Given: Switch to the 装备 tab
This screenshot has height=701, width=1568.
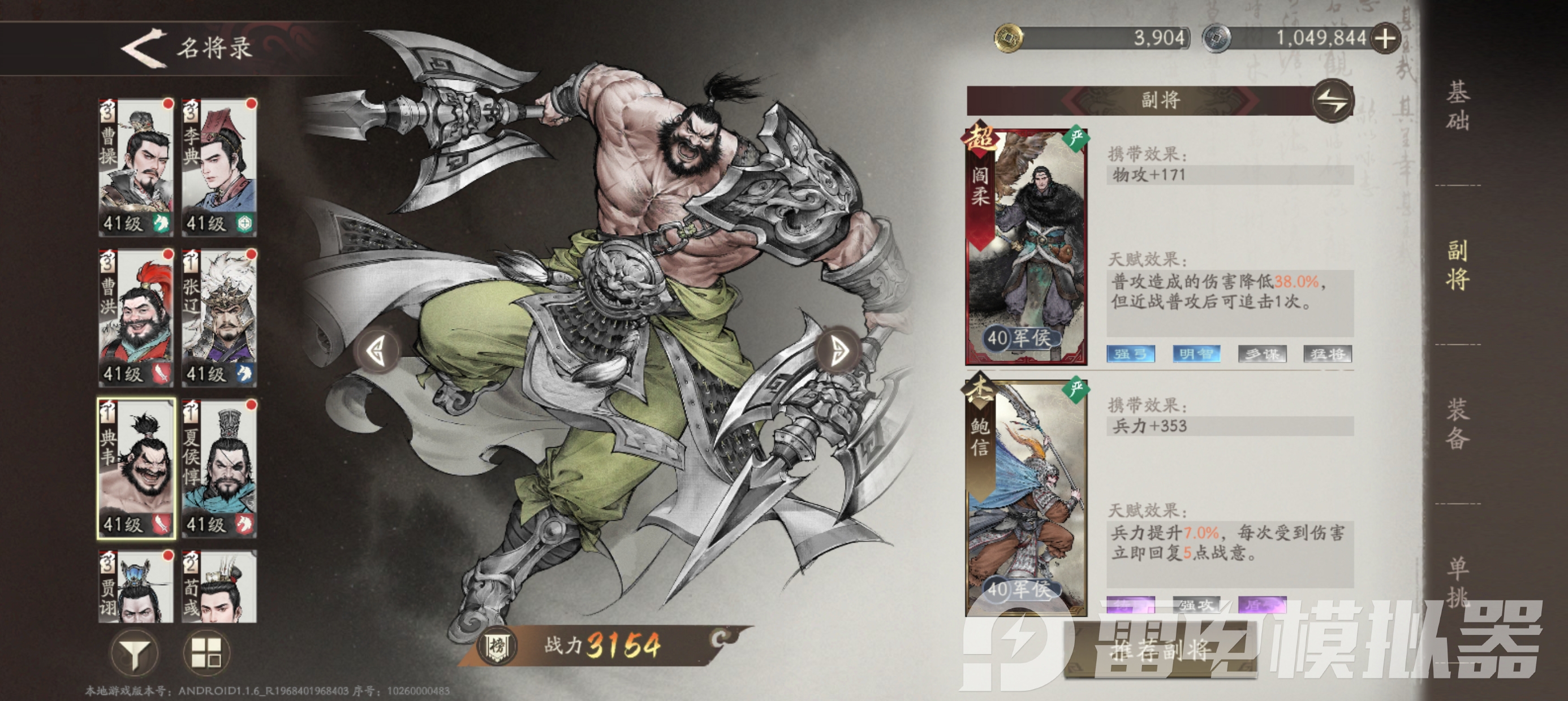Looking at the screenshot, I should click(1458, 424).
